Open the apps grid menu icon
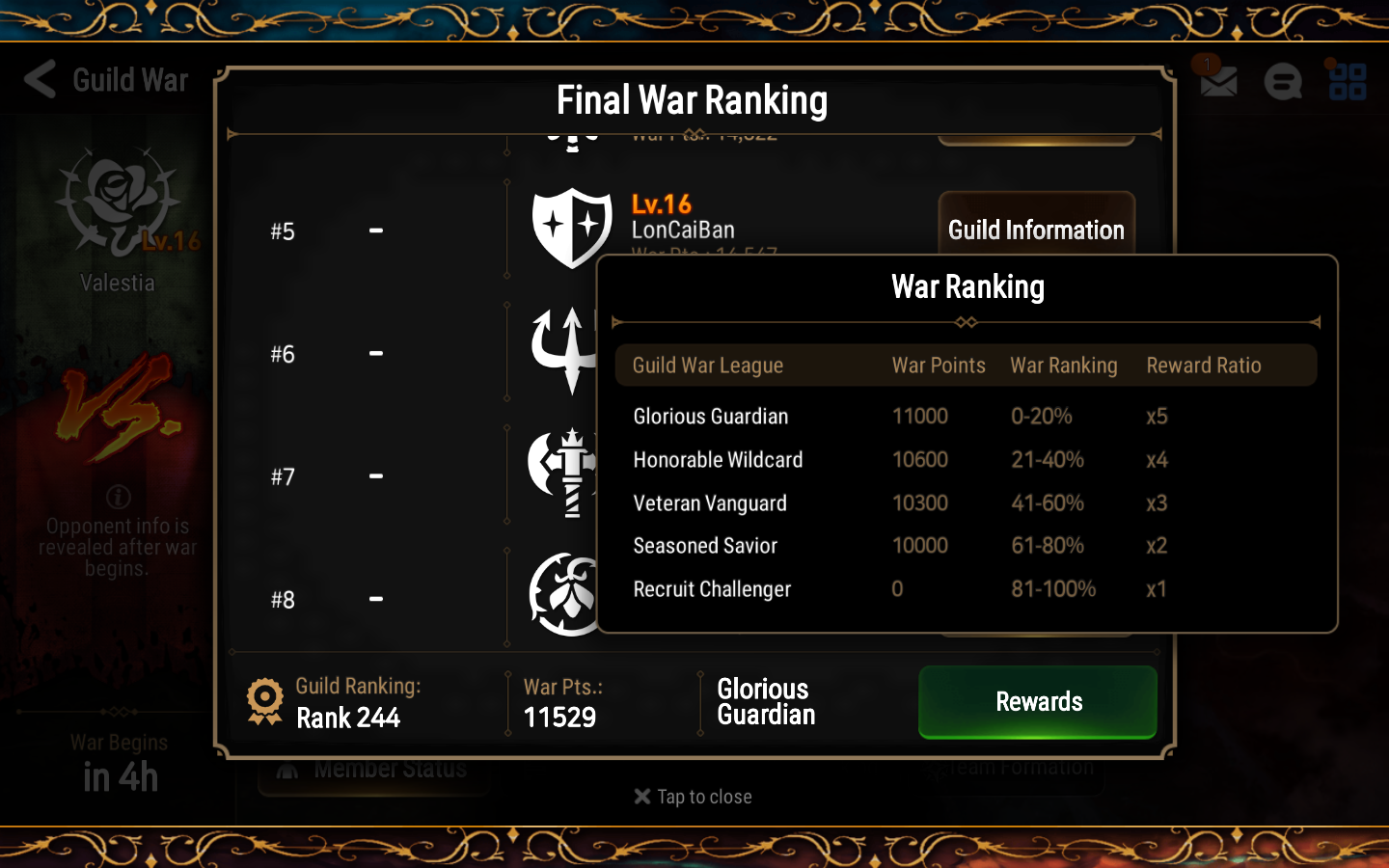The width and height of the screenshot is (1389, 868). [1347, 81]
